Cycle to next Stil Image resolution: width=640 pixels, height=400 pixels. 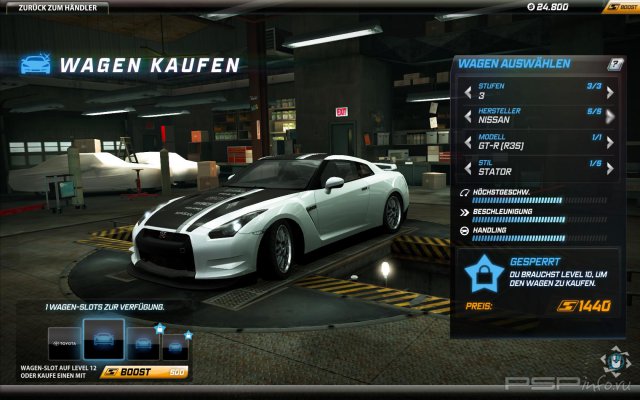tap(610, 167)
